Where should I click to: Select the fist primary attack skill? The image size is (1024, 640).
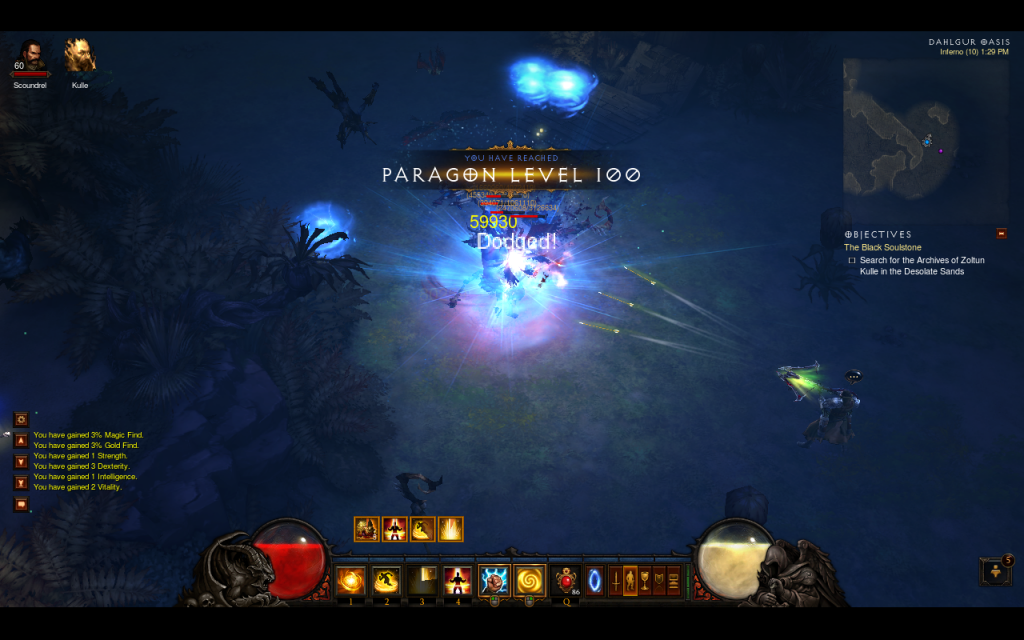click(x=494, y=580)
